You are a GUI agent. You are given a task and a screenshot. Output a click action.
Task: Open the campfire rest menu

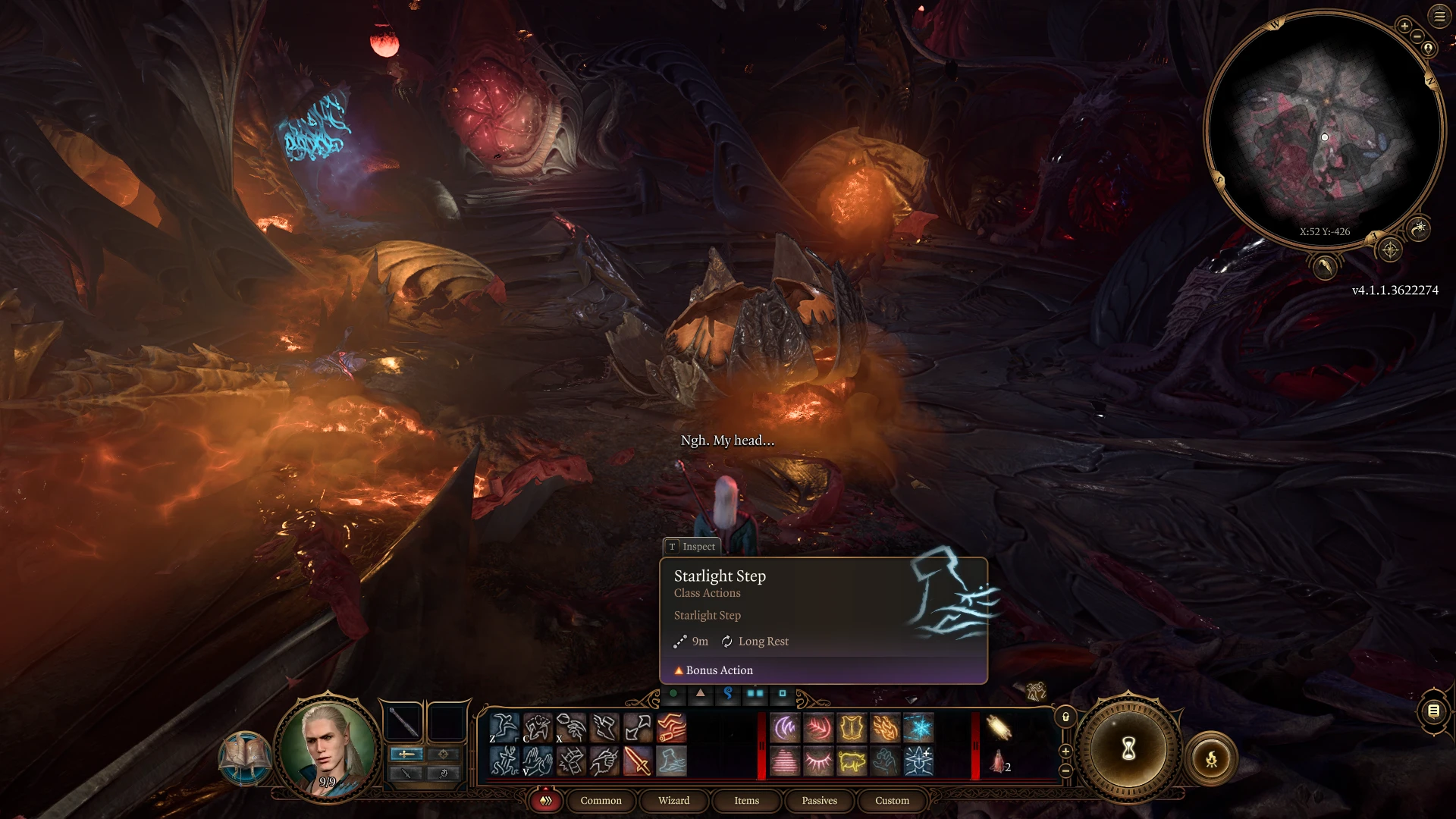1211,758
